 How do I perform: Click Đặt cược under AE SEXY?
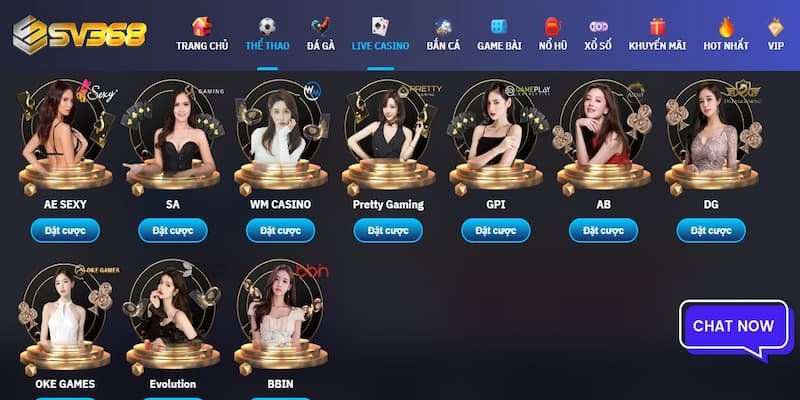tap(65, 231)
